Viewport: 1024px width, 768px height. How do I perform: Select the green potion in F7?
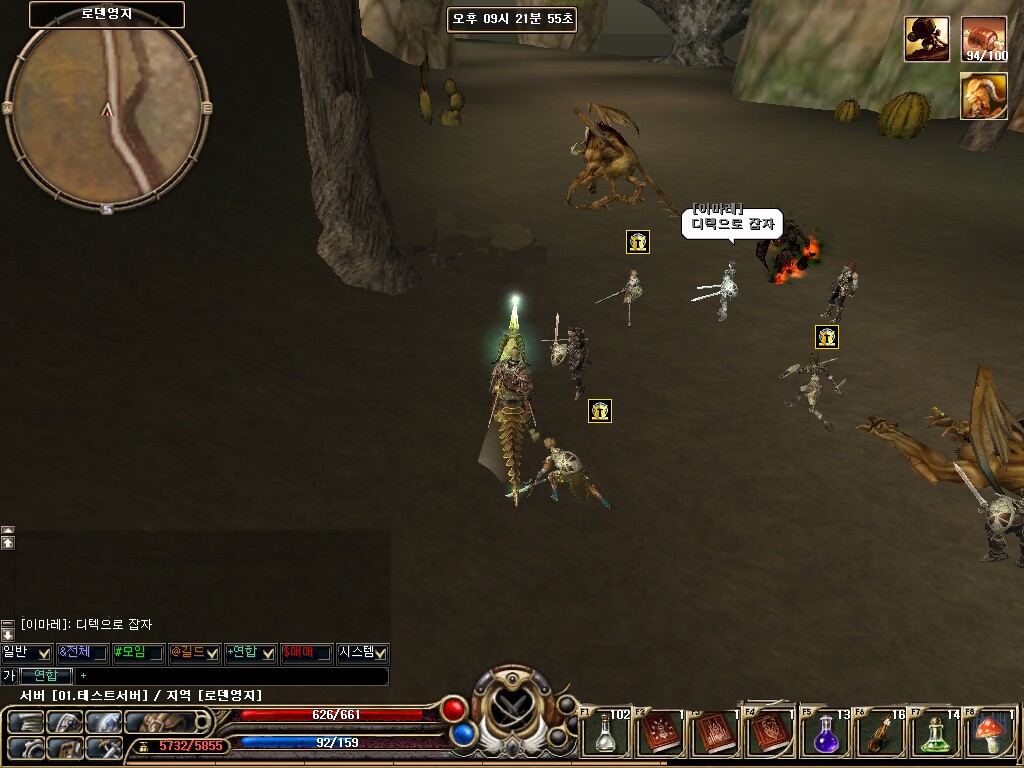click(936, 734)
